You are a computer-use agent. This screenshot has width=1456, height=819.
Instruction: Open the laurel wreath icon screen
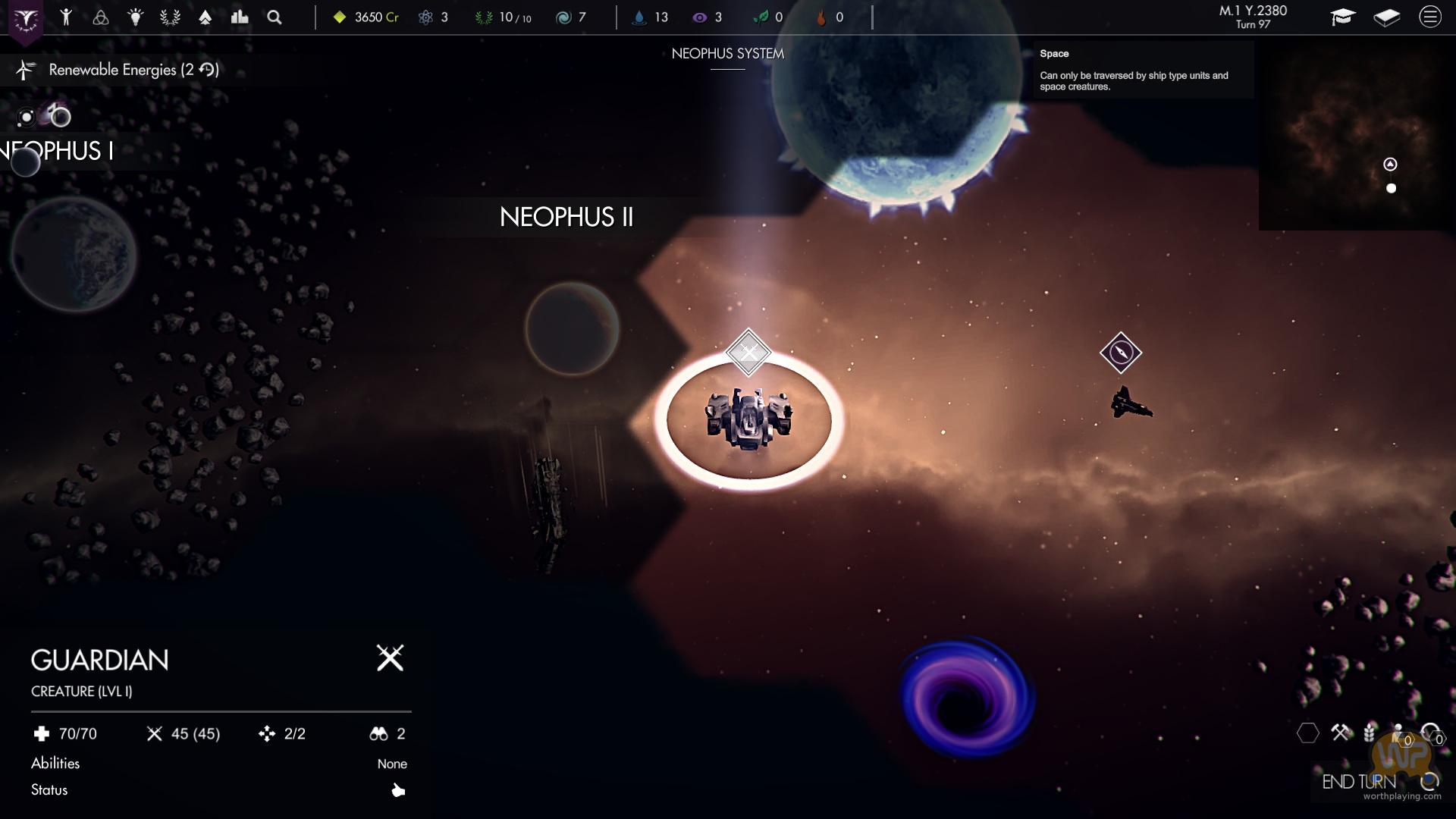(170, 17)
